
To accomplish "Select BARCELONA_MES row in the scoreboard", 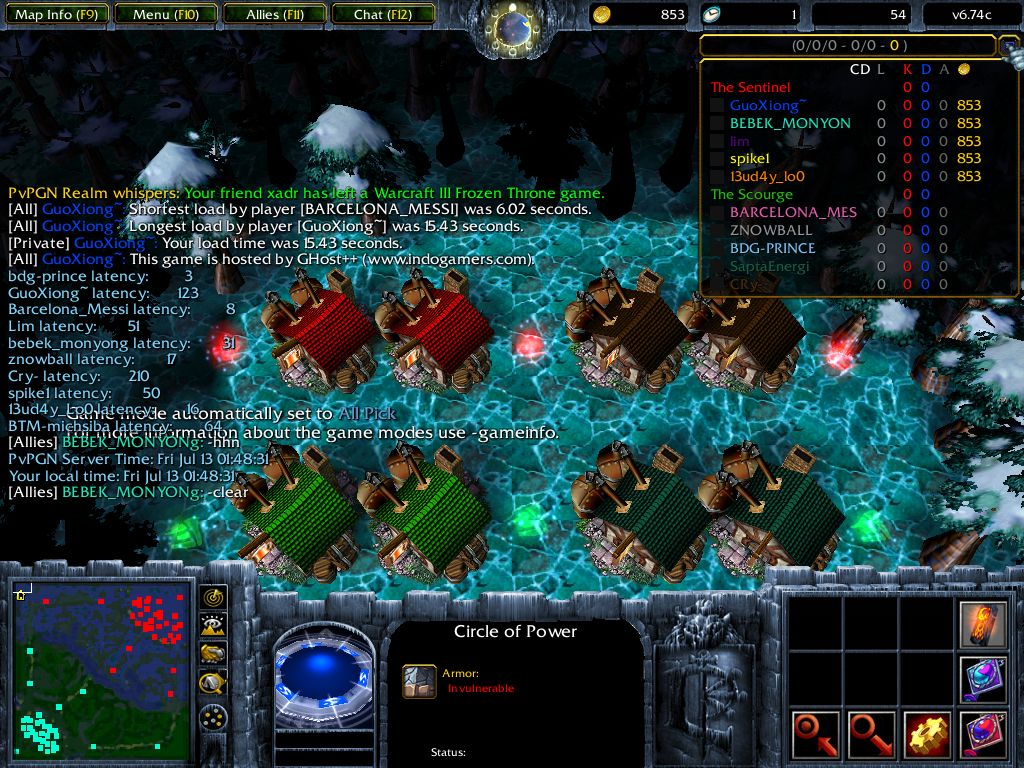I will point(793,212).
